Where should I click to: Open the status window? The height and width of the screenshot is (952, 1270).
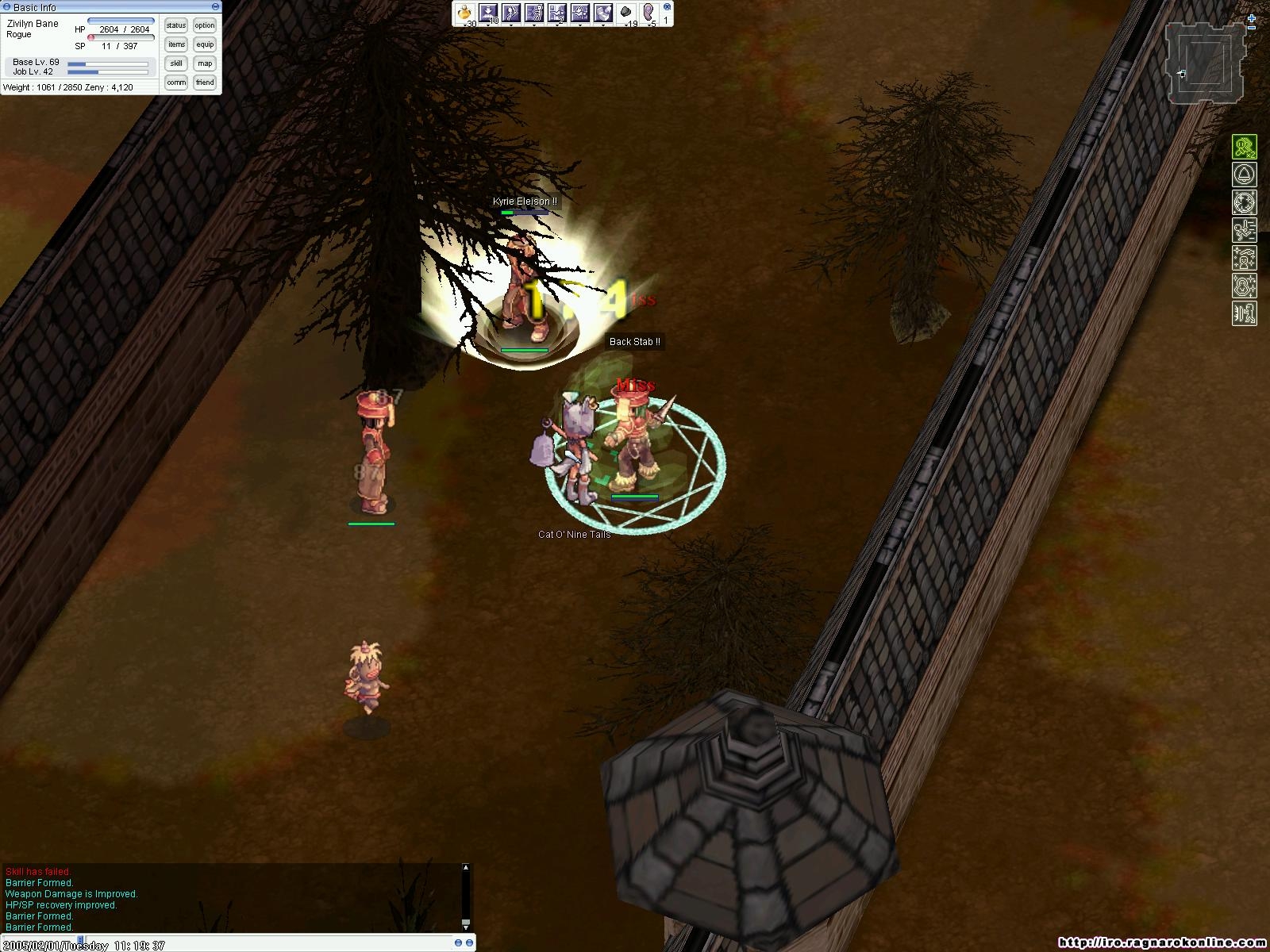[x=176, y=25]
